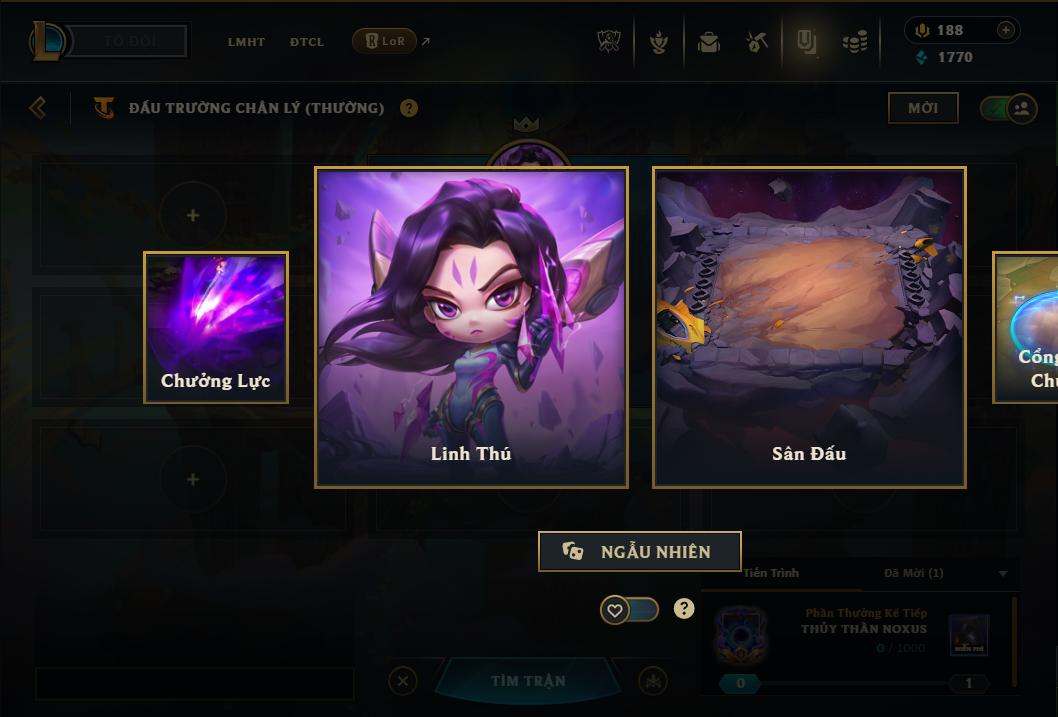Add RP with the plus button
Image resolution: width=1058 pixels, height=717 pixels.
point(1006,30)
